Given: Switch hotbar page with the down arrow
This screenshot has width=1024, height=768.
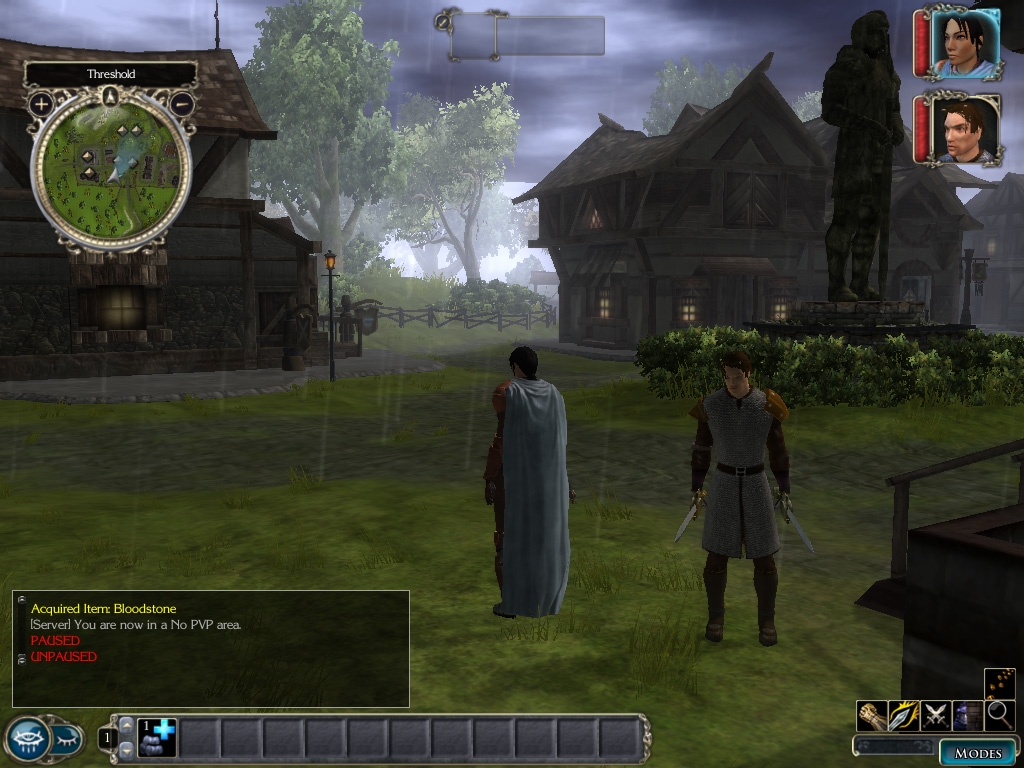Looking at the screenshot, I should pyautogui.click(x=126, y=749).
